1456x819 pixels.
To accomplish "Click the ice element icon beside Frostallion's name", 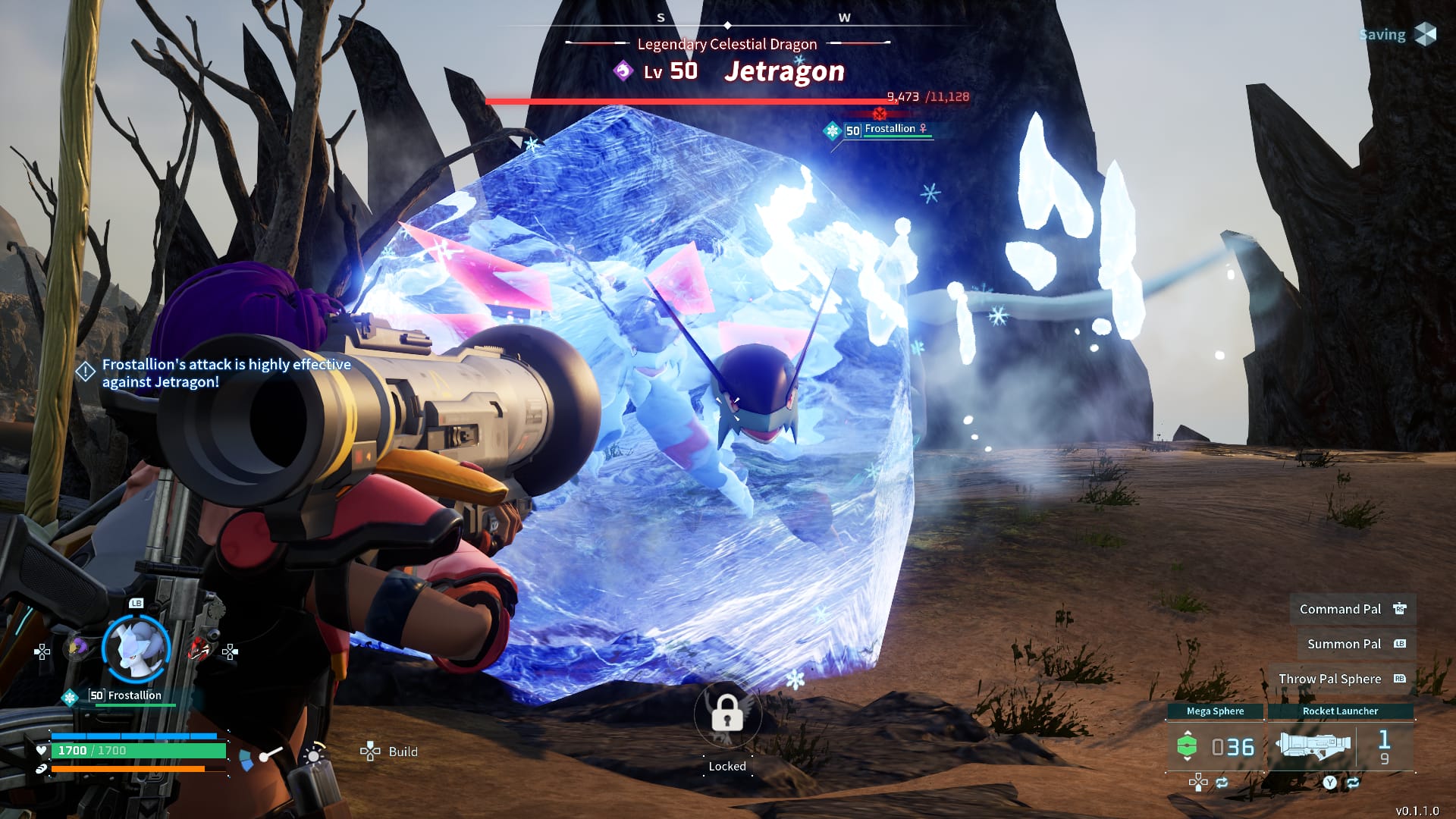I will [x=70, y=696].
